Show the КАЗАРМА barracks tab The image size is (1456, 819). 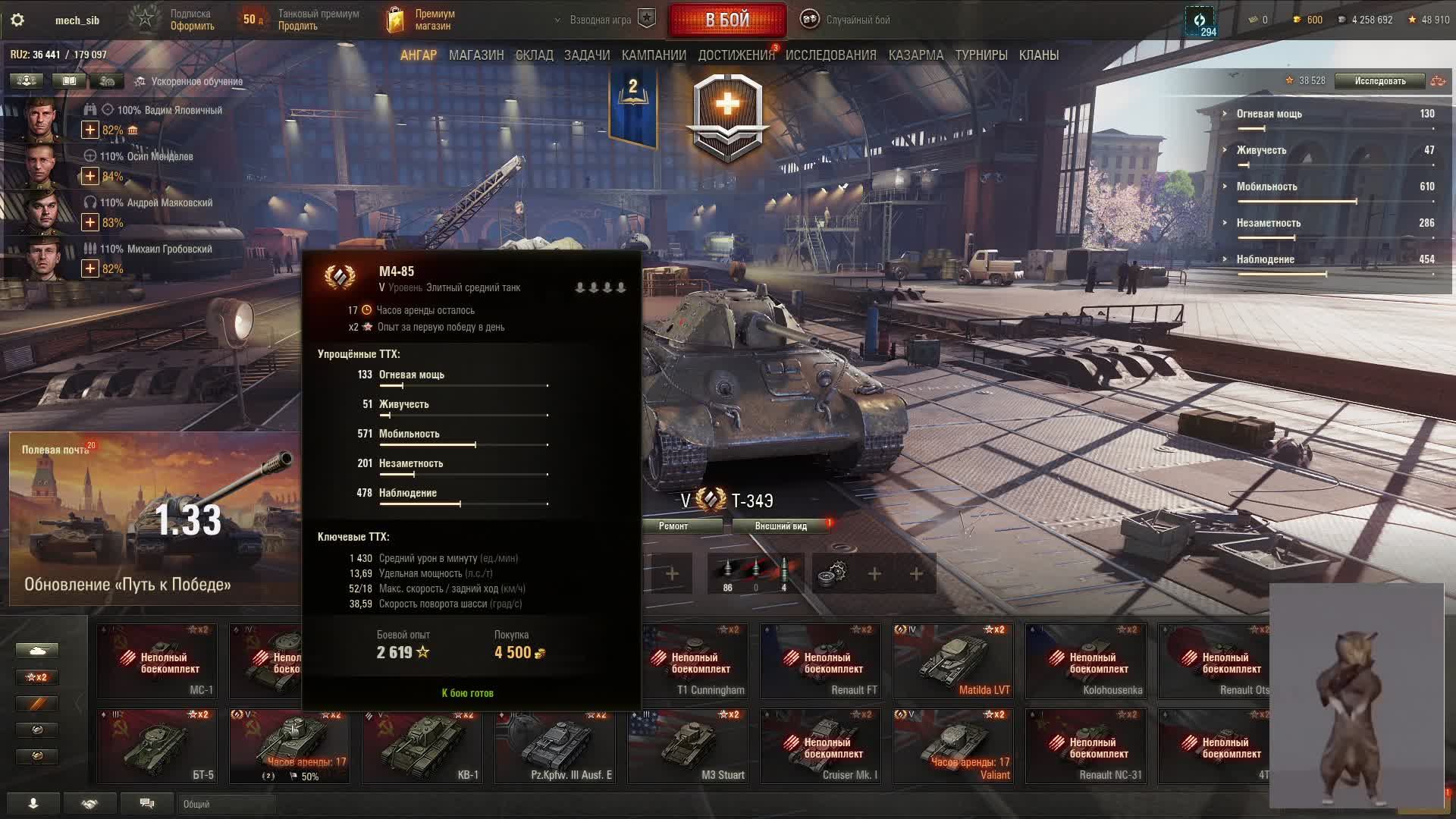click(915, 55)
